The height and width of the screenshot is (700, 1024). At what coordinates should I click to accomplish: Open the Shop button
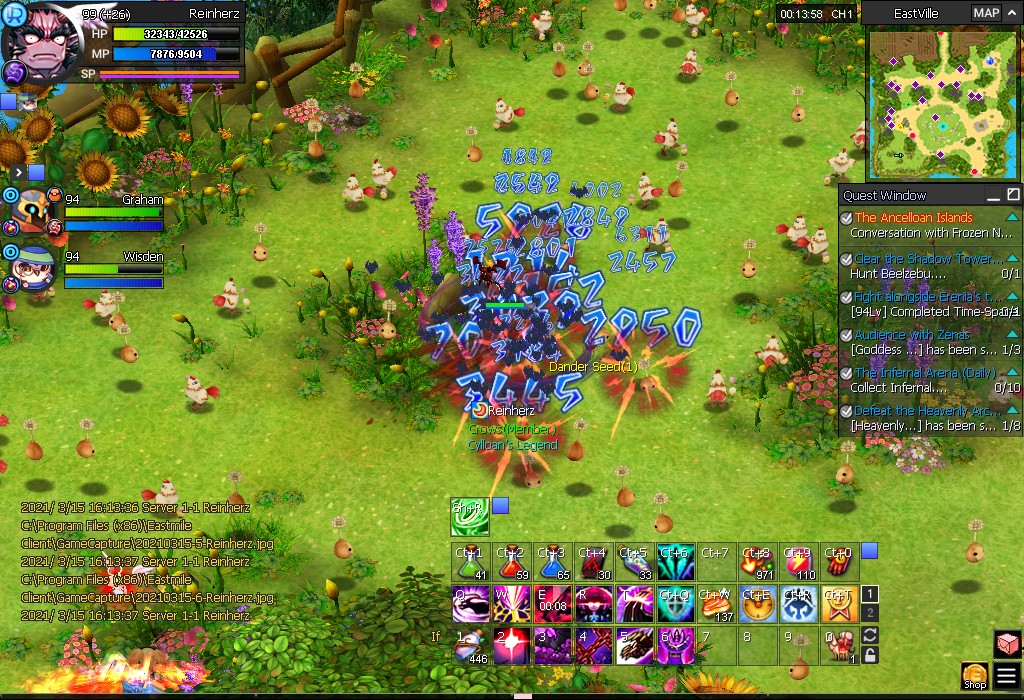(x=975, y=676)
